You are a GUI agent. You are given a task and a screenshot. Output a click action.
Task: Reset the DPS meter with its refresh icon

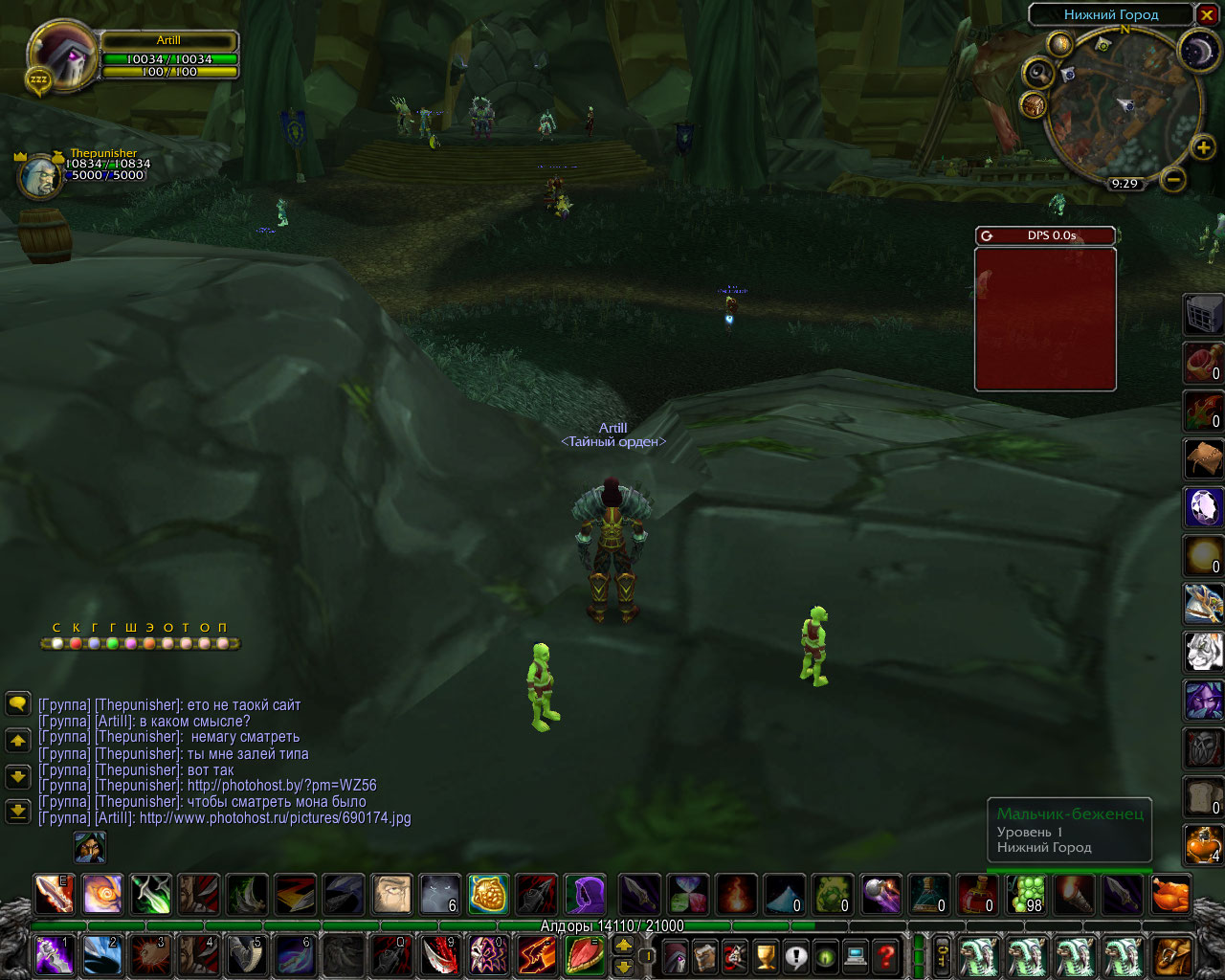pos(987,235)
